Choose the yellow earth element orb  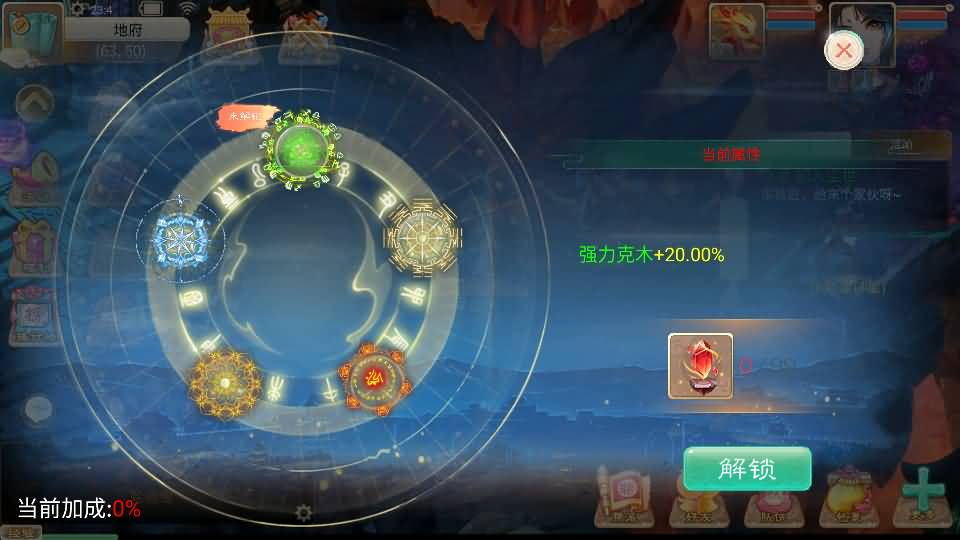[x=224, y=381]
